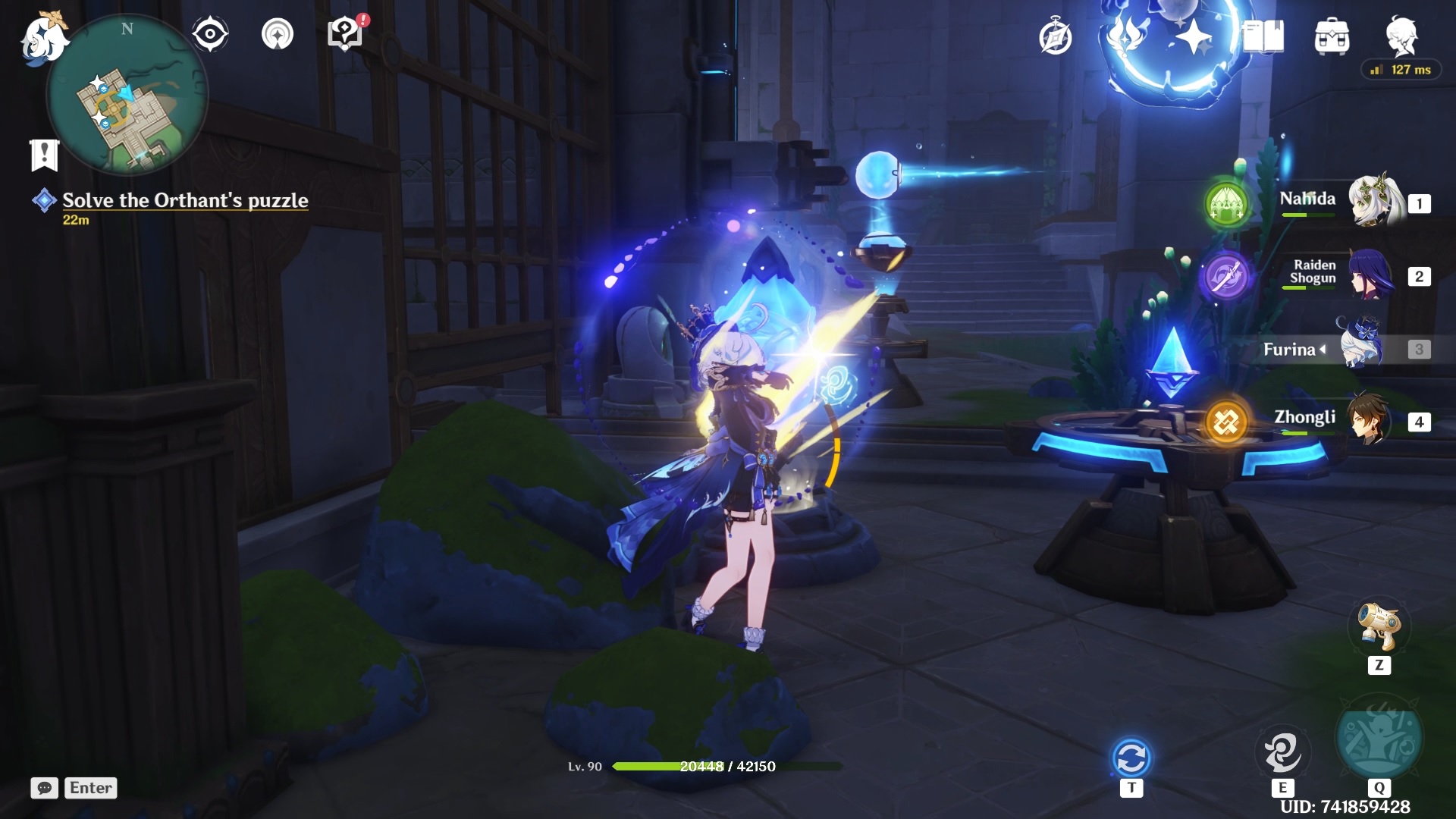Switch to Zhongli in the party
The height and width of the screenshot is (819, 1456).
pos(1369,420)
